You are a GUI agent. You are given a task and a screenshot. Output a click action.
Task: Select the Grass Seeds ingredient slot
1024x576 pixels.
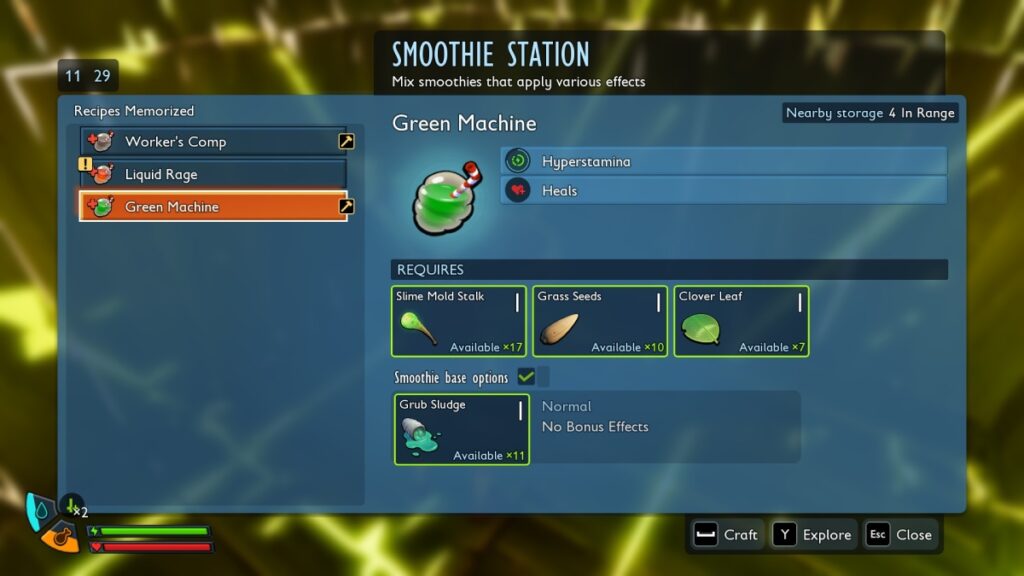(x=600, y=321)
